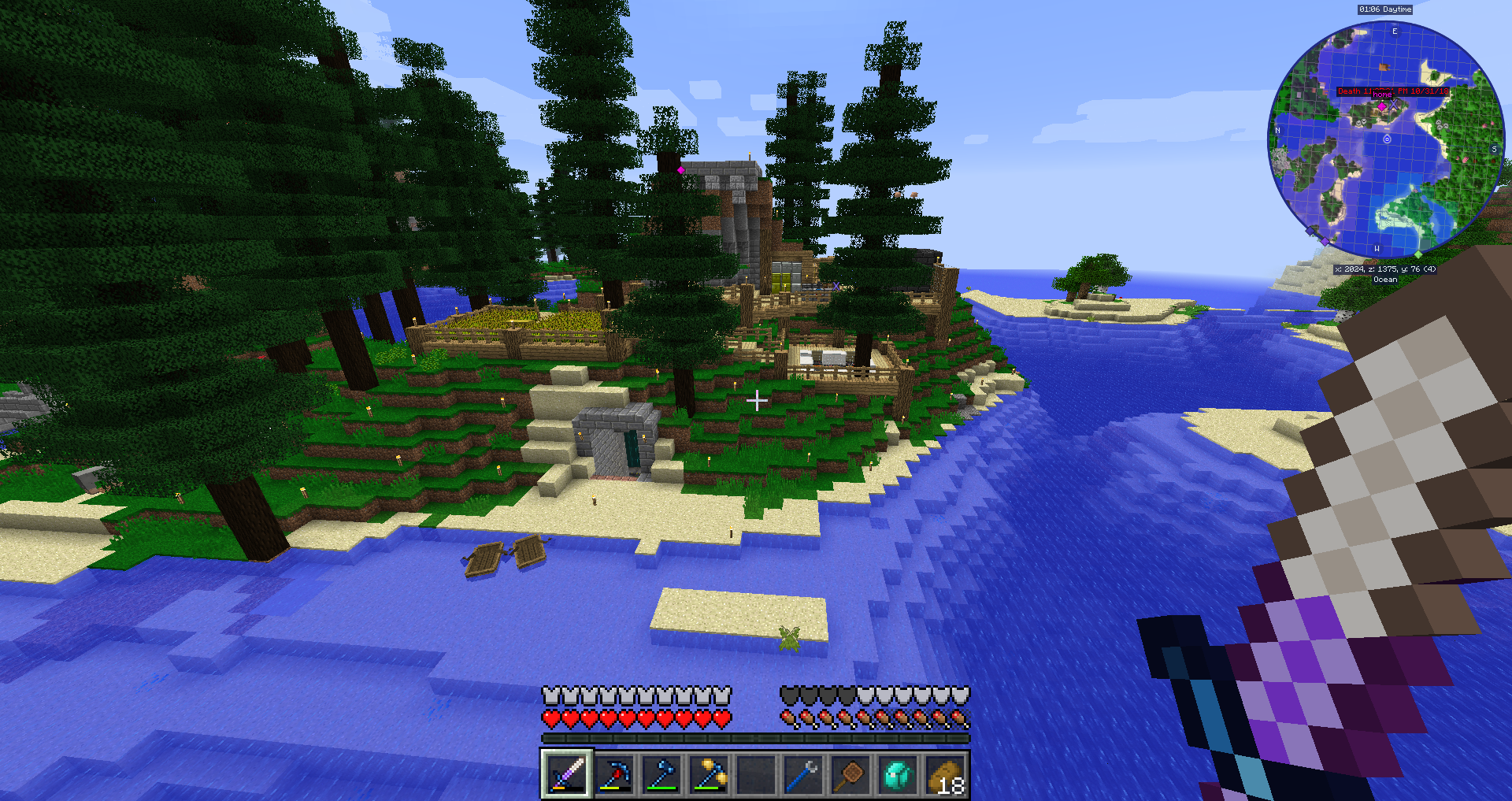The height and width of the screenshot is (801, 1512).
Task: Choose the blue axe hotbar slot
Action: pyautogui.click(x=661, y=775)
